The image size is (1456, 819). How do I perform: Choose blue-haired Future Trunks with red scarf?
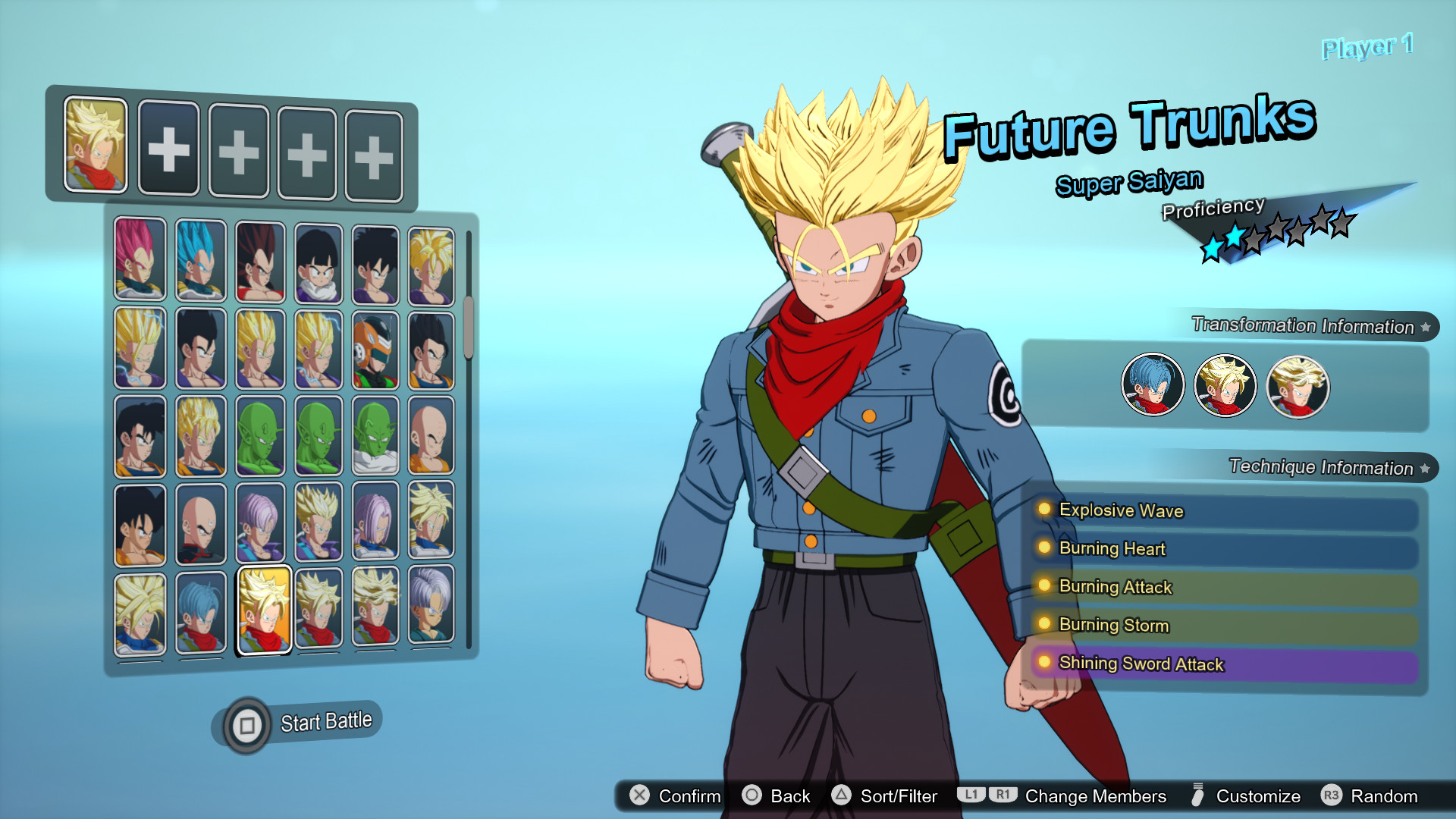[201, 612]
